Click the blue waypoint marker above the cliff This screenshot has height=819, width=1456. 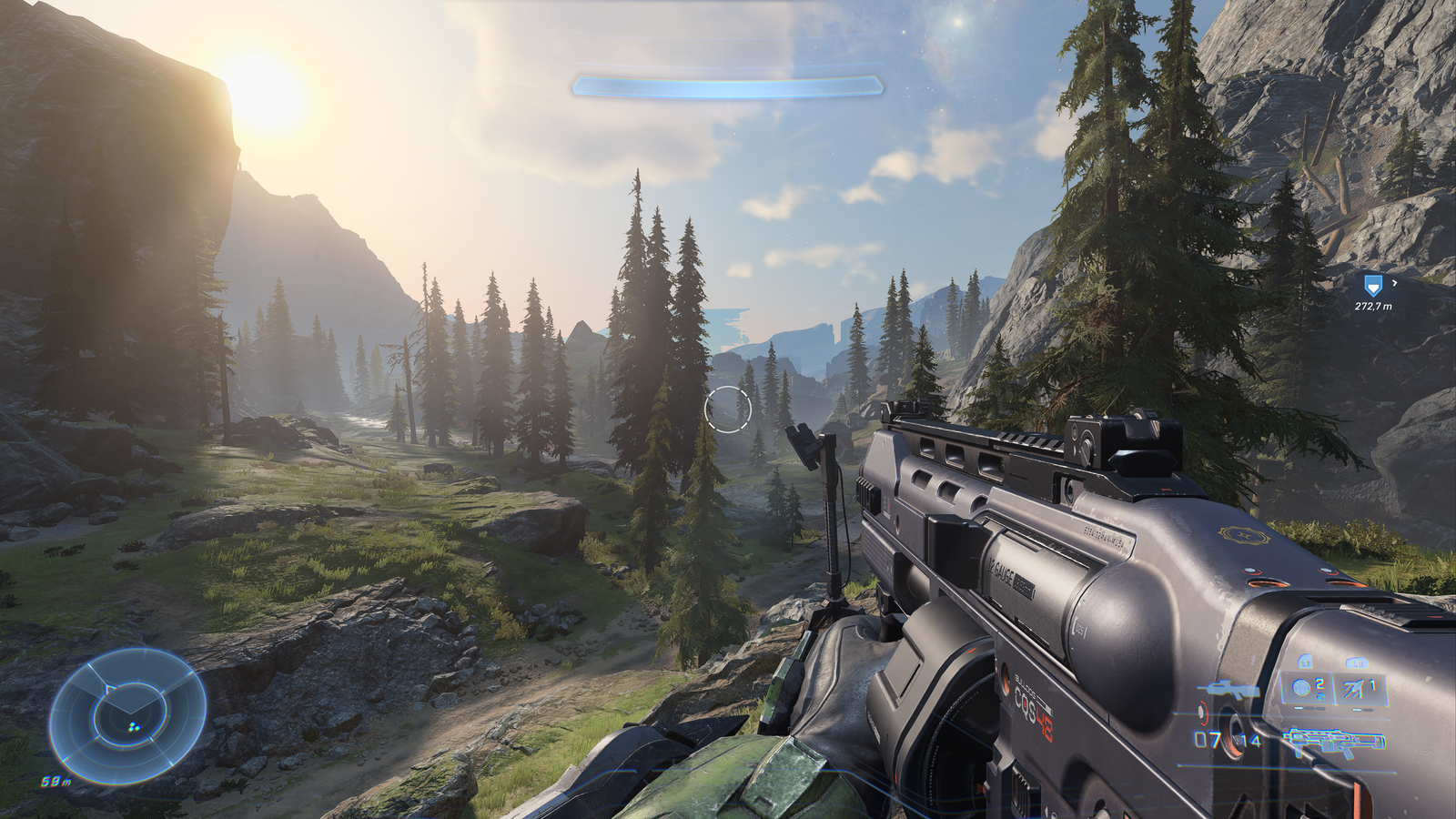point(1373,286)
